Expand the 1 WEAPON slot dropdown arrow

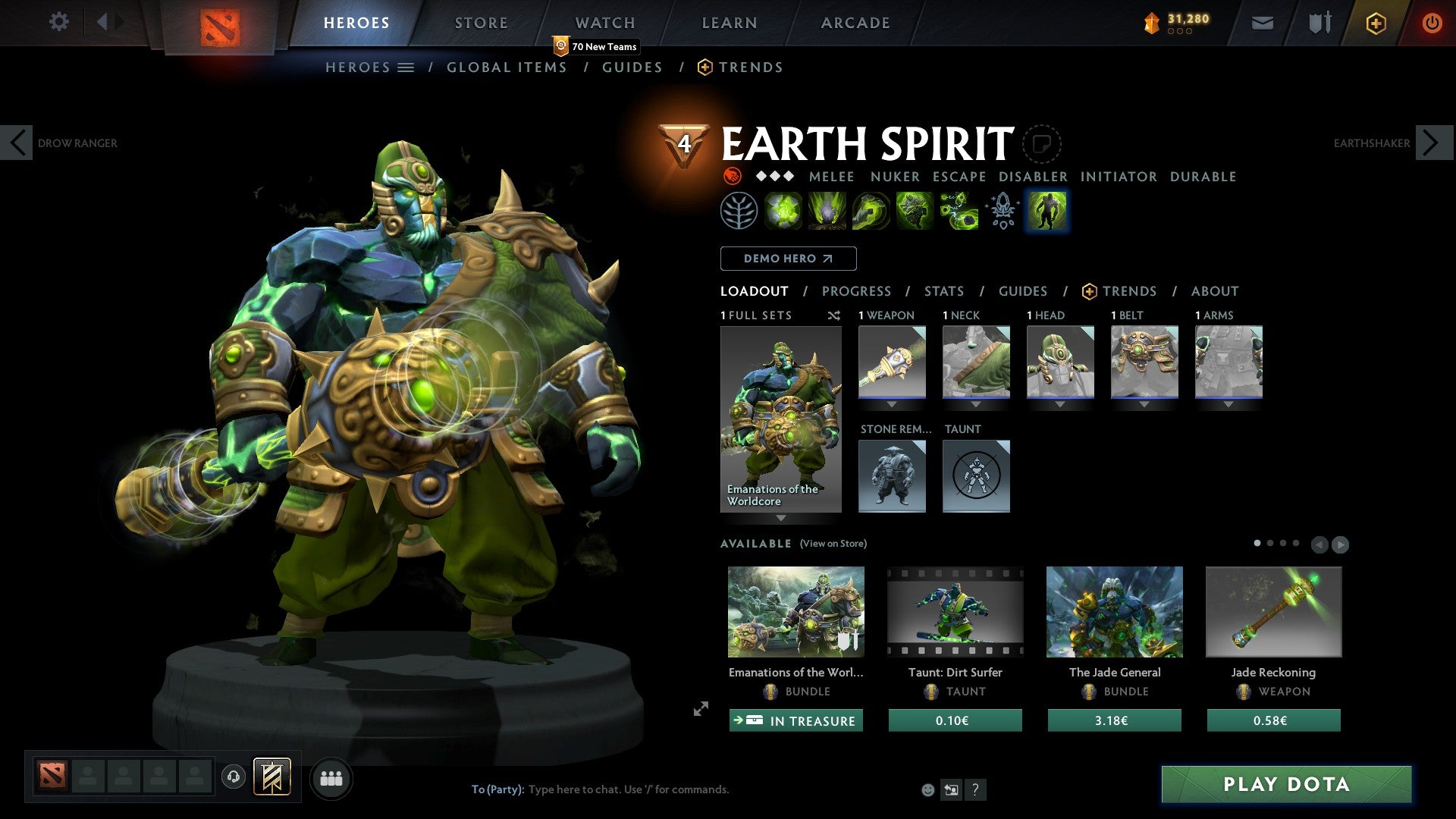(892, 404)
